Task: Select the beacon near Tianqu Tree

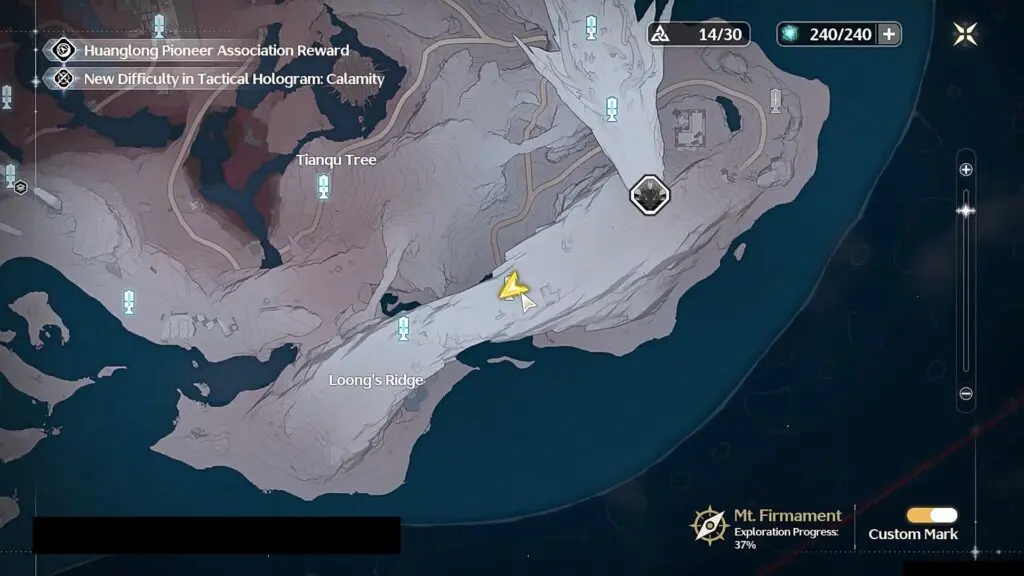Action: (x=323, y=186)
